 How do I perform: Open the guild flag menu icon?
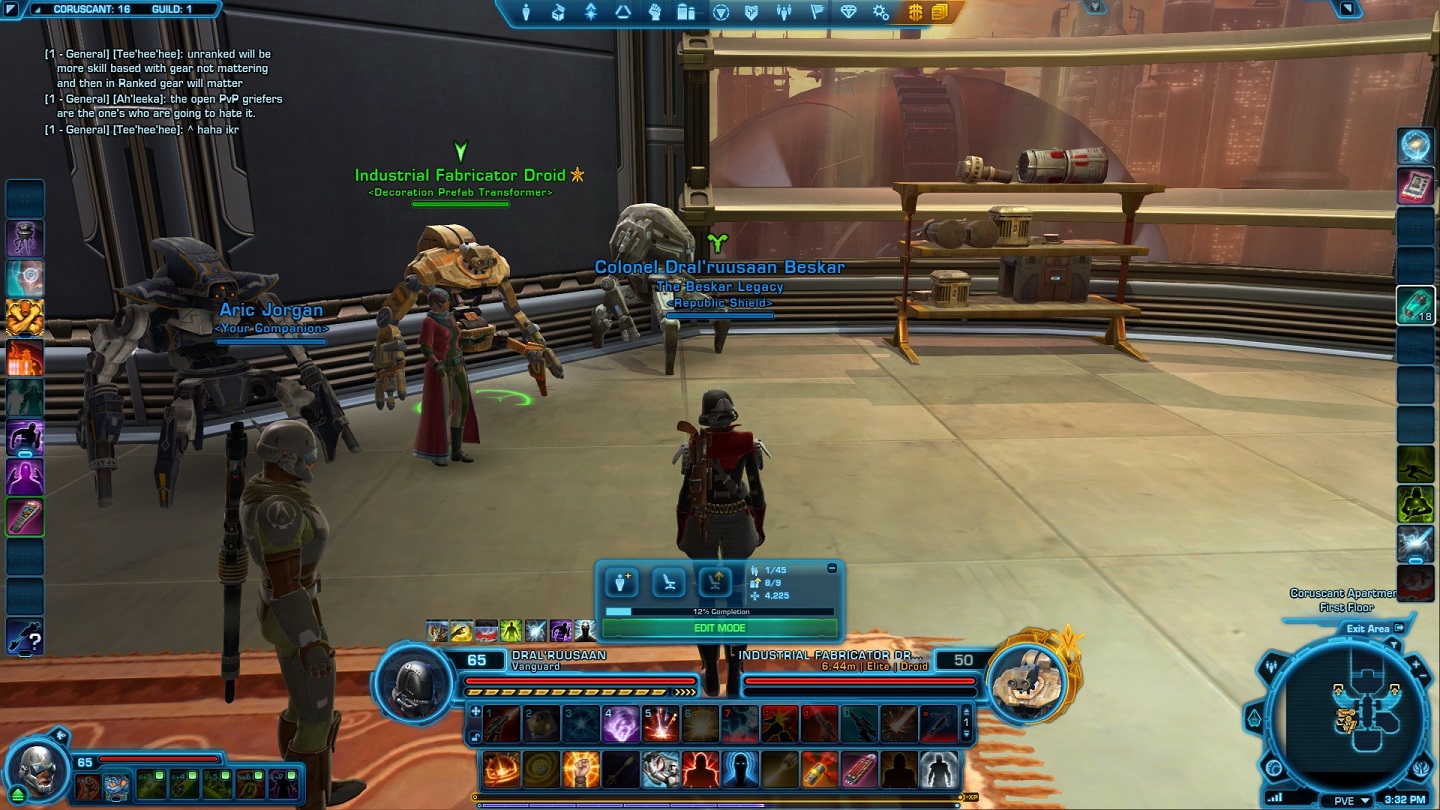pos(817,12)
